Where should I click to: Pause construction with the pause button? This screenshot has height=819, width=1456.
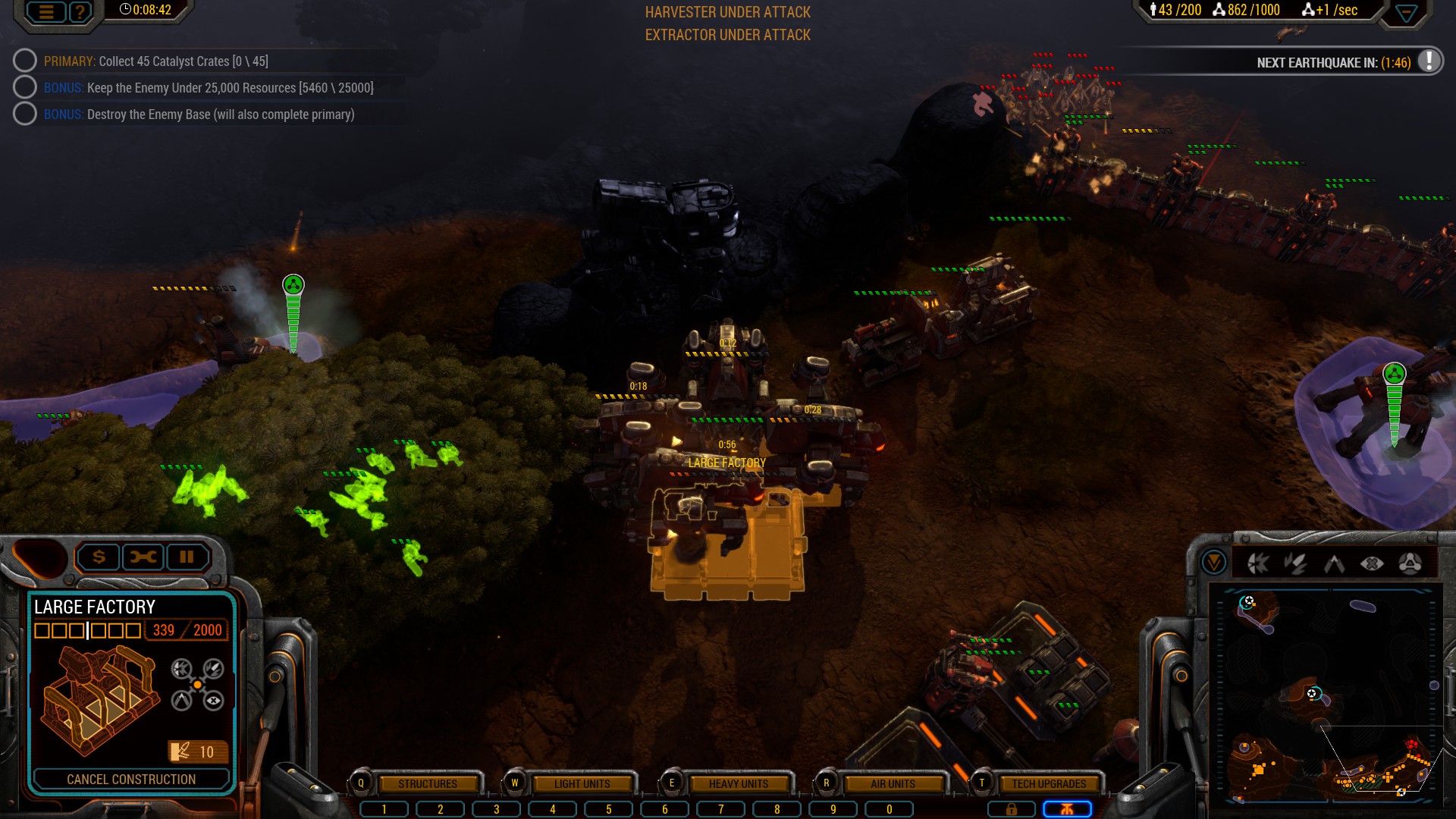[x=187, y=557]
